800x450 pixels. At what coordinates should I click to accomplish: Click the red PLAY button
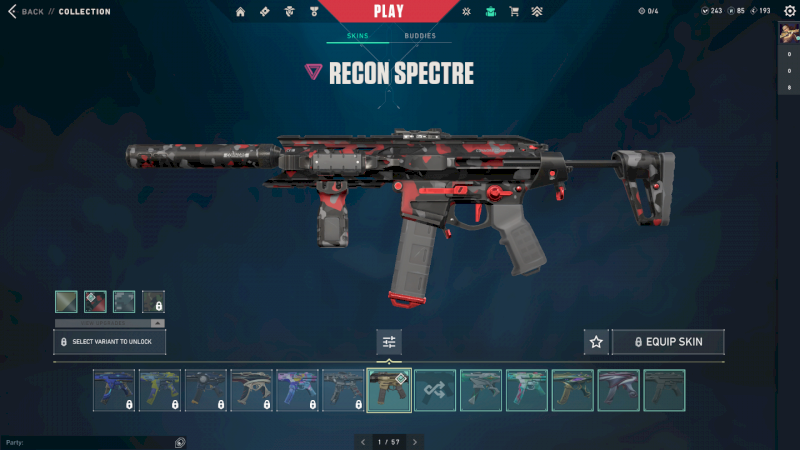tap(389, 12)
